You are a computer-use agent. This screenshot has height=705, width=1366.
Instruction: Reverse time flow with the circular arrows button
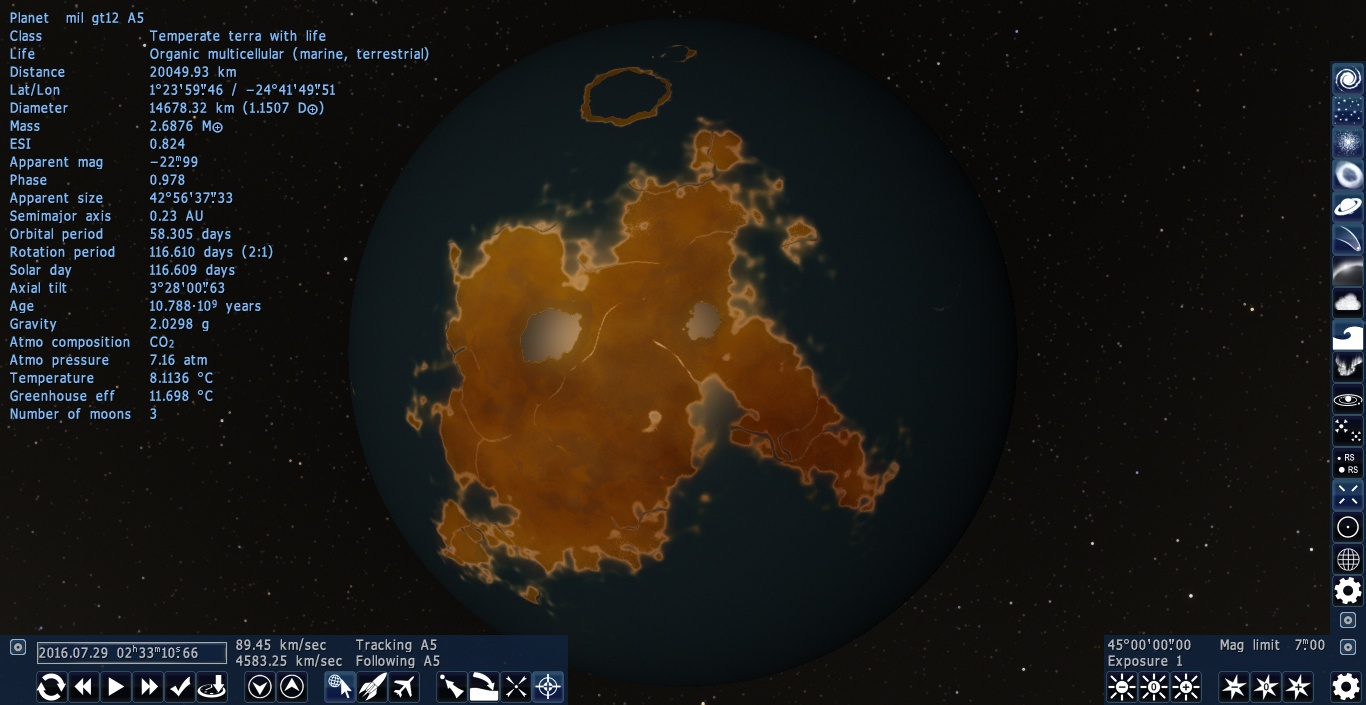coord(52,687)
